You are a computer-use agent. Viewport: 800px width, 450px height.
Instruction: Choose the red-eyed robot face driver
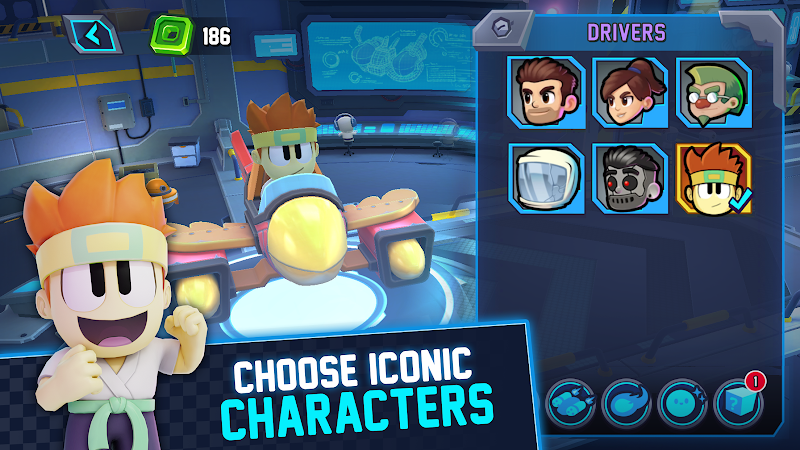[628, 180]
